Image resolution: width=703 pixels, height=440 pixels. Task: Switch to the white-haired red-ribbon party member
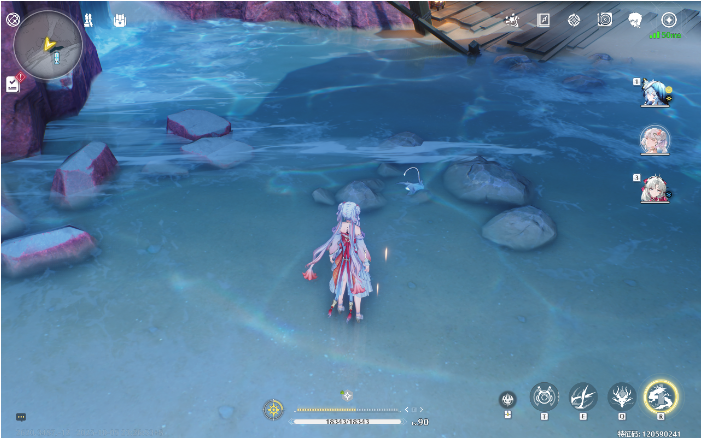pos(655,187)
